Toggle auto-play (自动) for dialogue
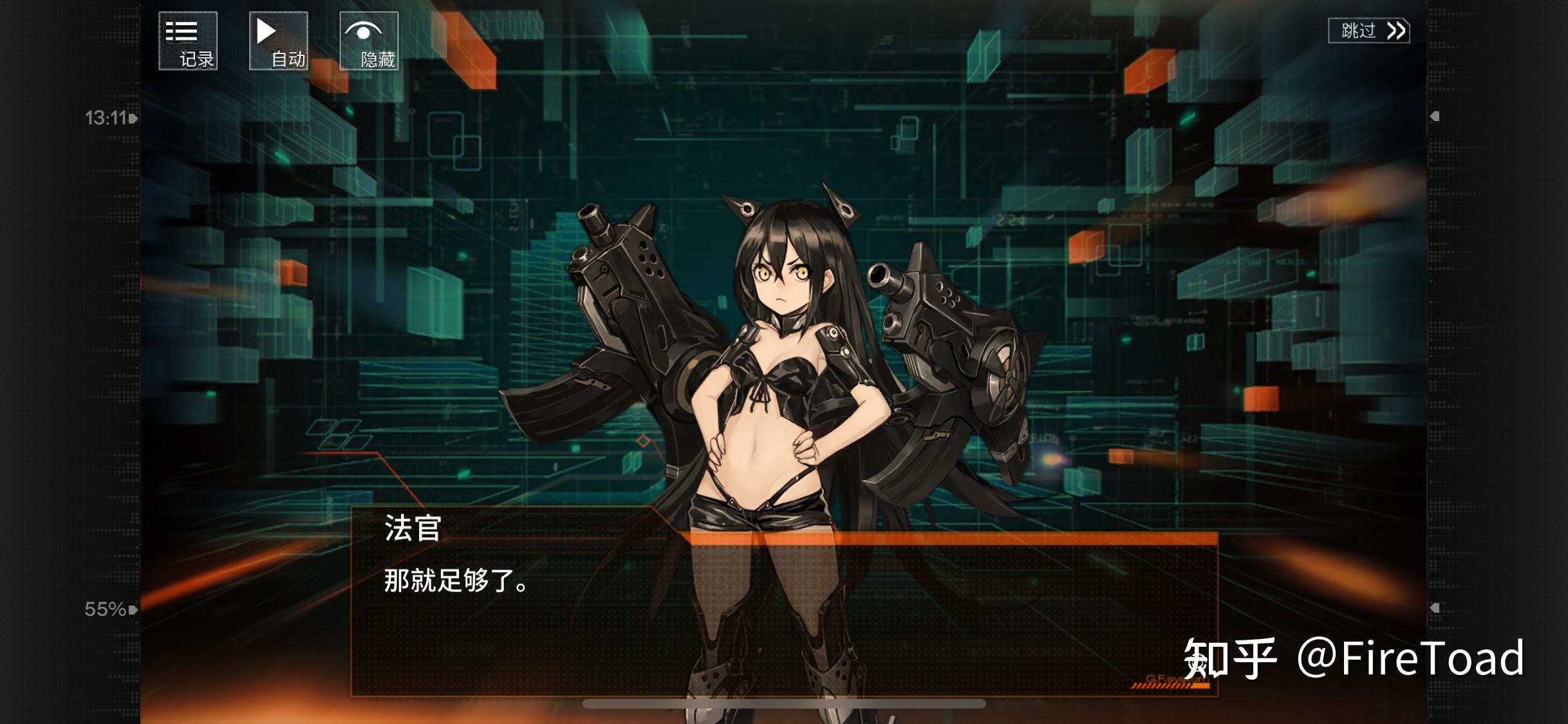1568x724 pixels. [278, 41]
